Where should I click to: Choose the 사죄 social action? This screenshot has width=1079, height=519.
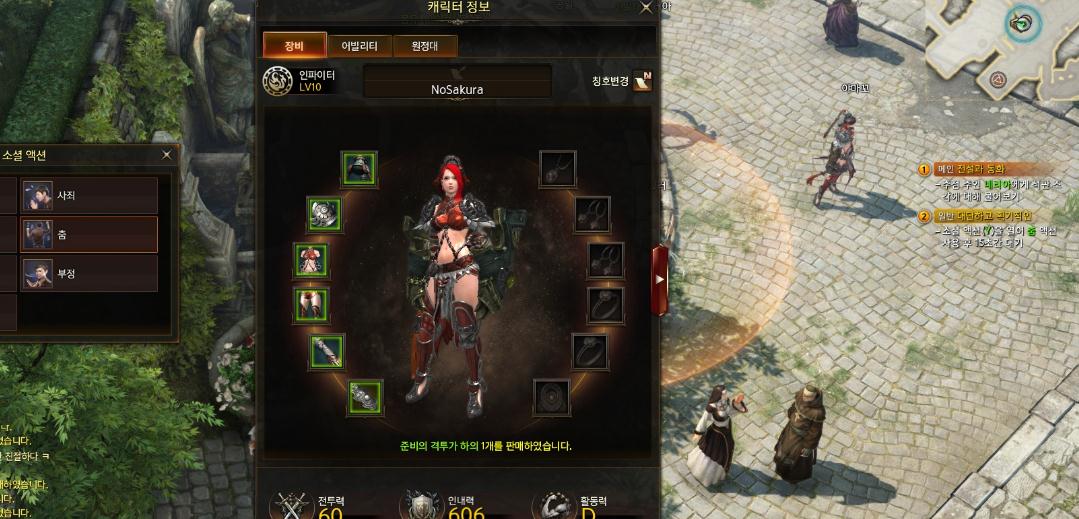(x=89, y=195)
